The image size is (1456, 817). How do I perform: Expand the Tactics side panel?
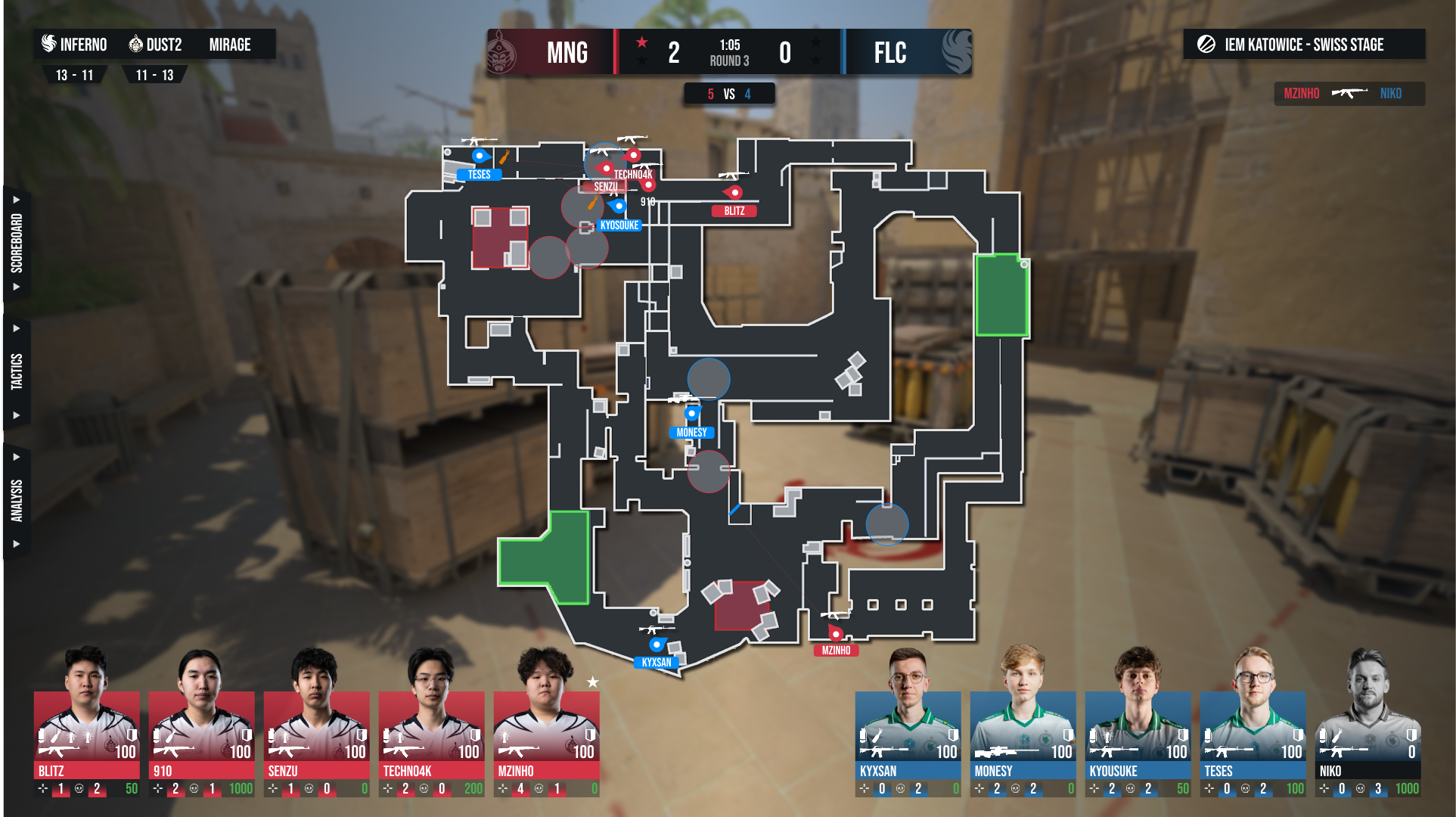16,371
